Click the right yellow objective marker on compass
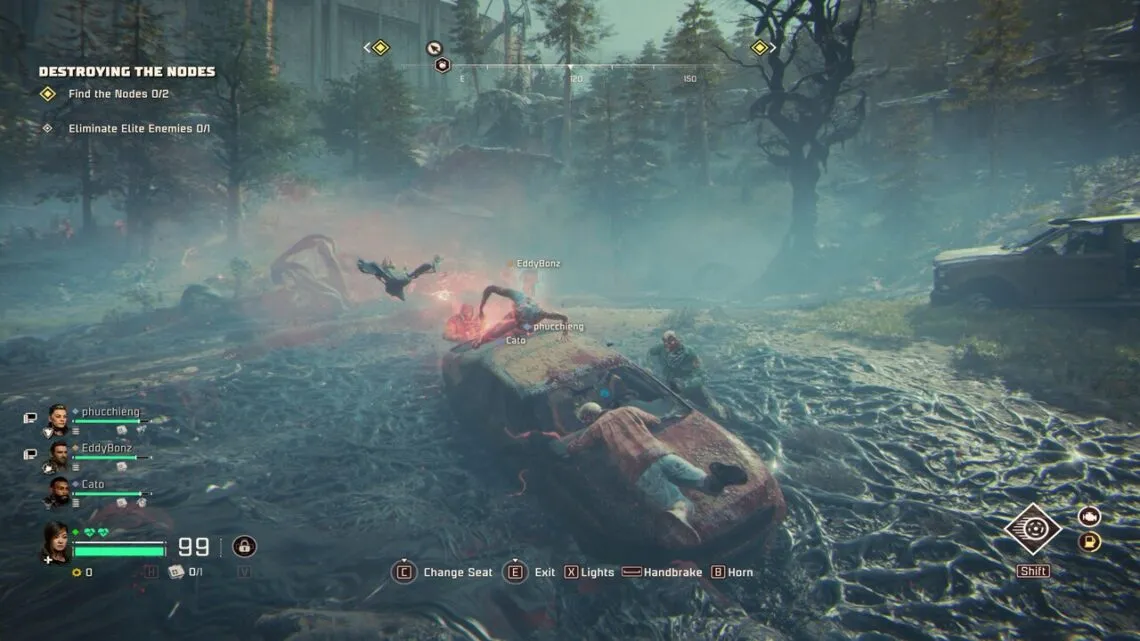Viewport: 1140px width, 641px height. [759, 47]
